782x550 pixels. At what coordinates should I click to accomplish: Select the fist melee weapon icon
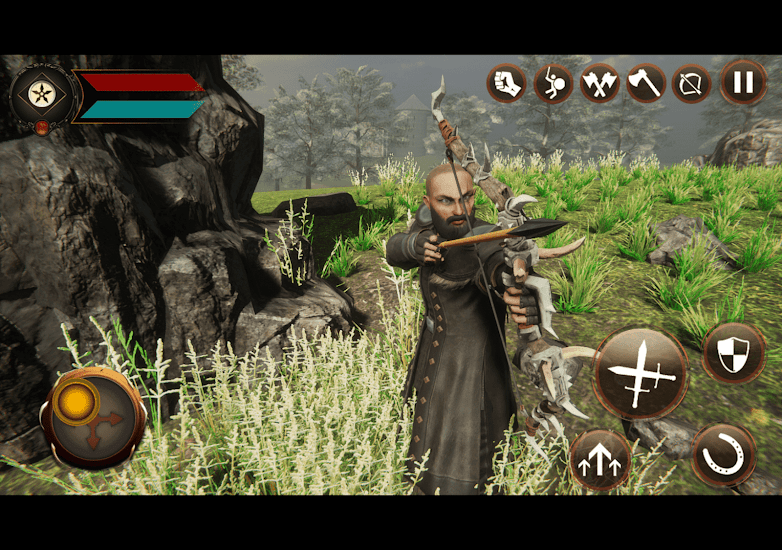tap(506, 83)
